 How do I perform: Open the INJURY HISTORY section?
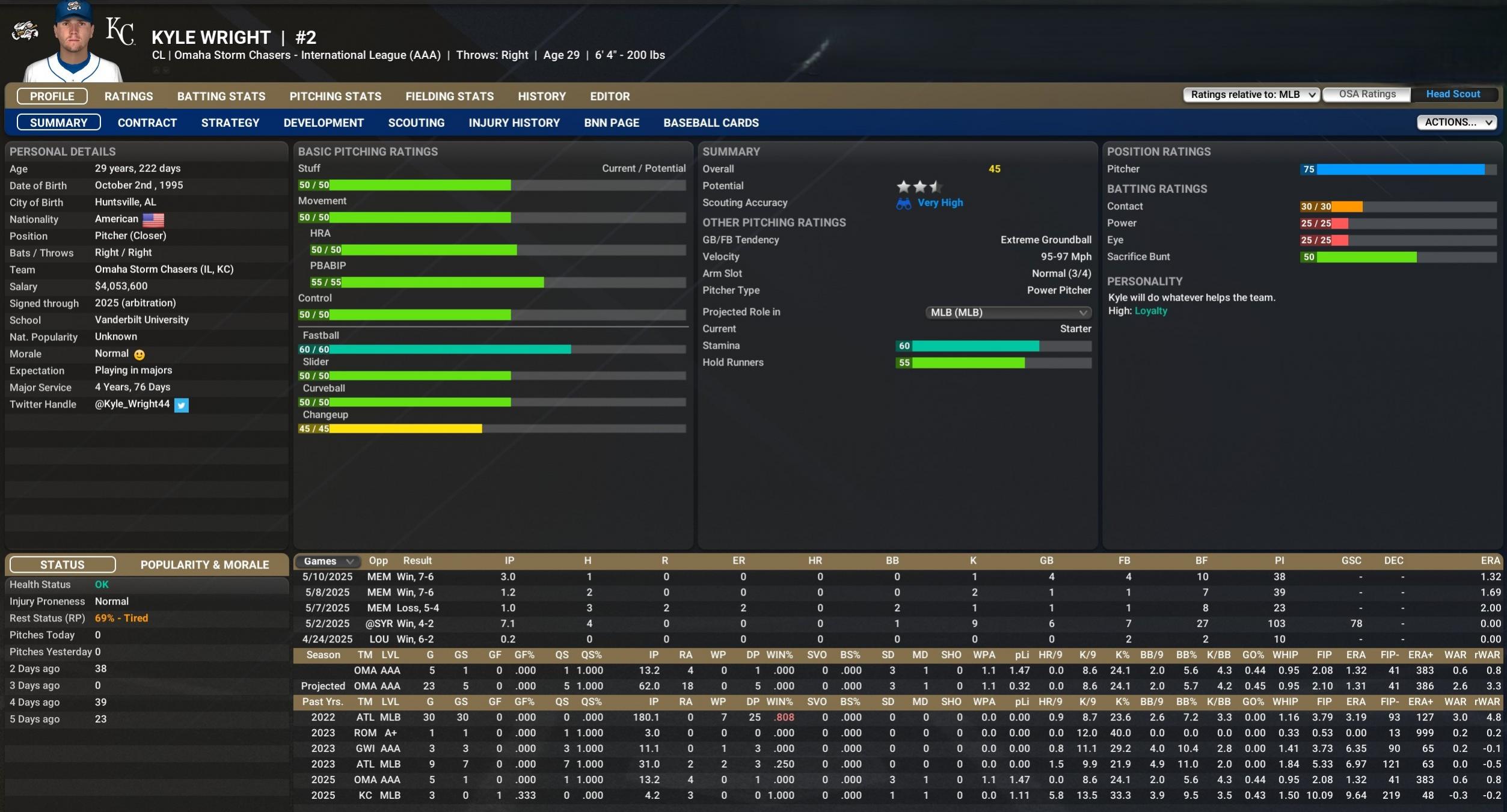click(x=514, y=123)
